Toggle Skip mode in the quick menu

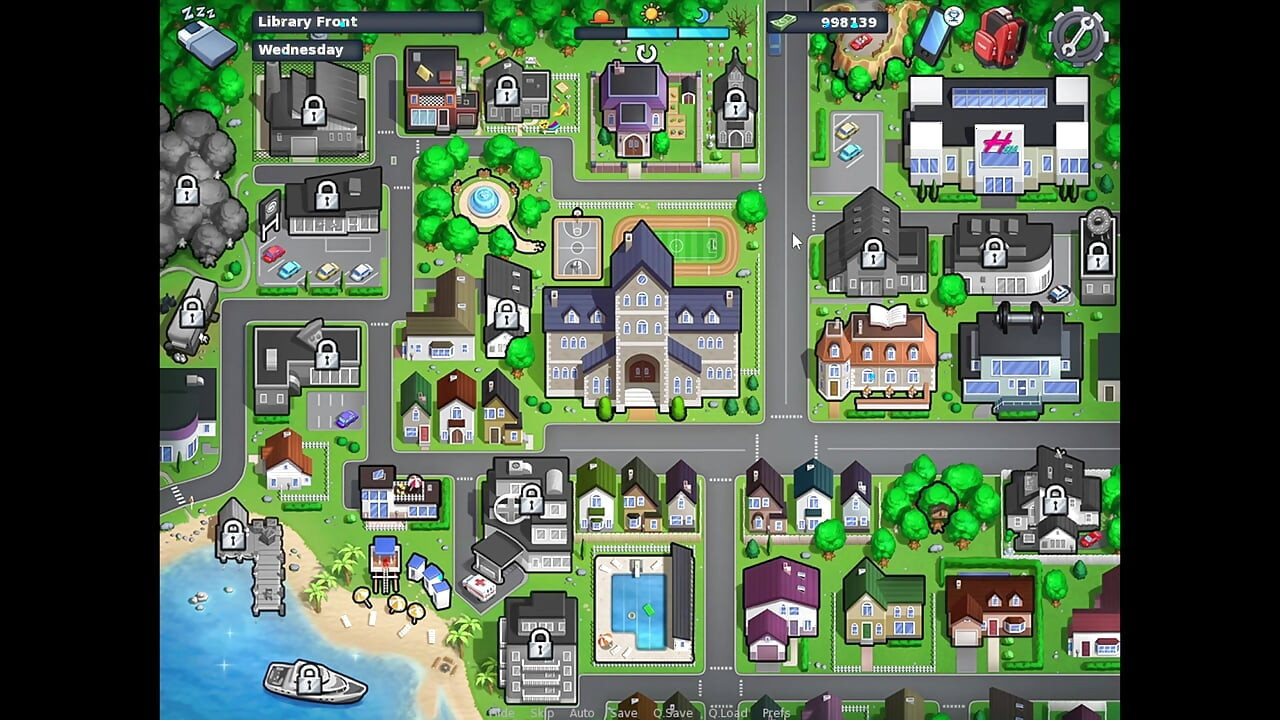click(x=543, y=713)
